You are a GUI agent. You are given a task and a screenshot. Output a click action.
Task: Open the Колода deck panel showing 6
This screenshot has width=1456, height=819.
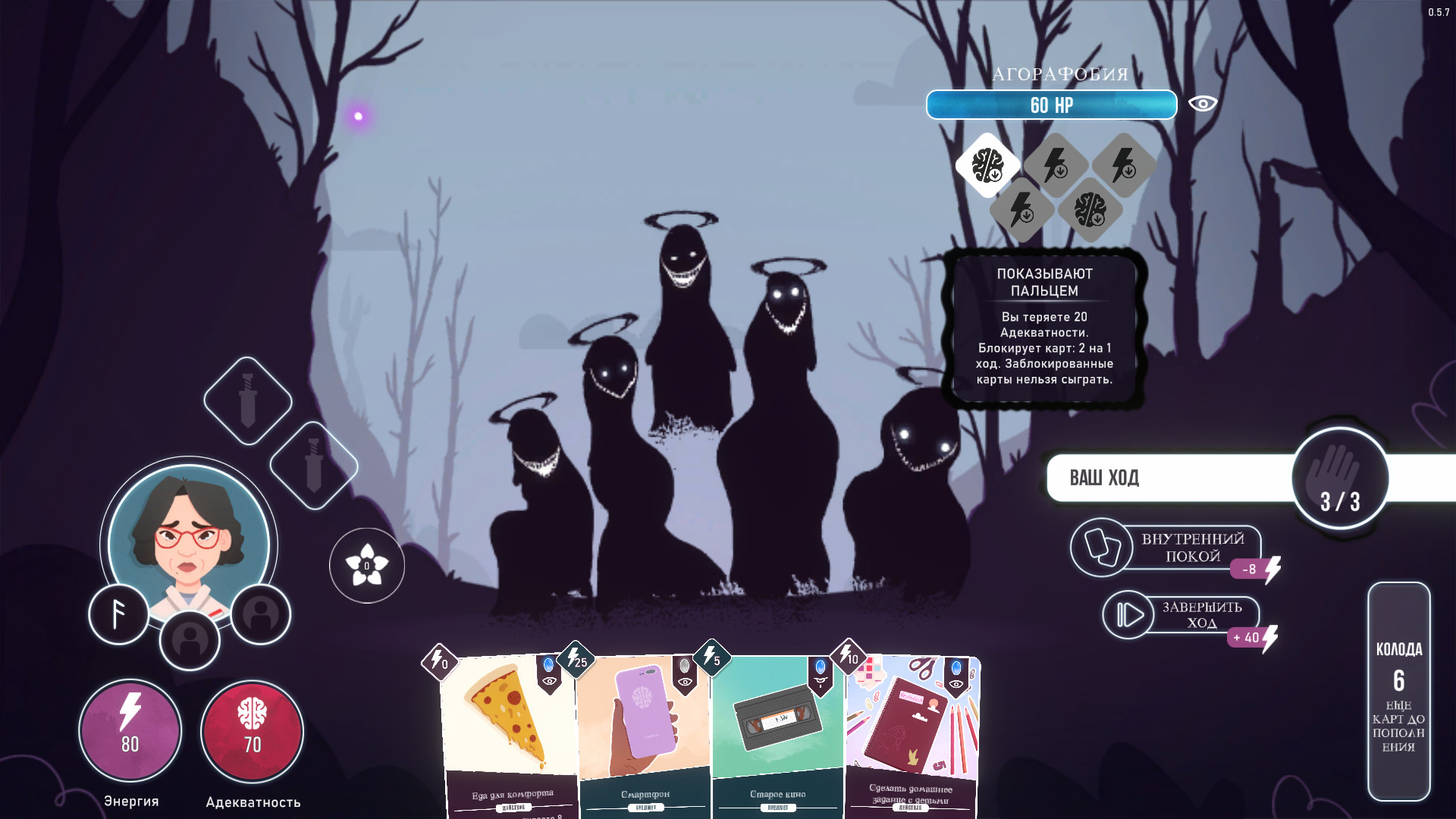[x=1401, y=692]
